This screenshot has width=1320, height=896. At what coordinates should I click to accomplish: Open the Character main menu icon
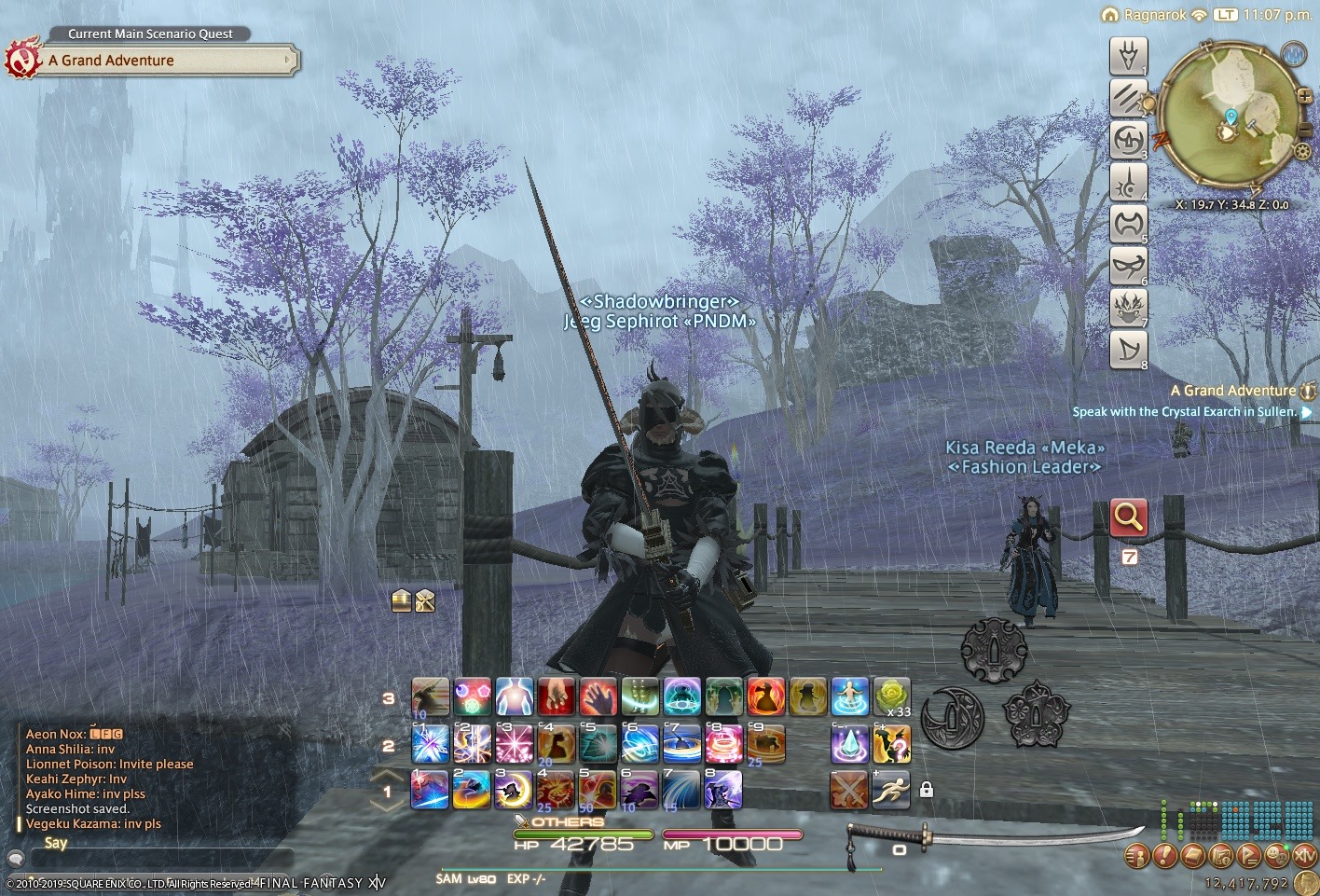[1138, 855]
